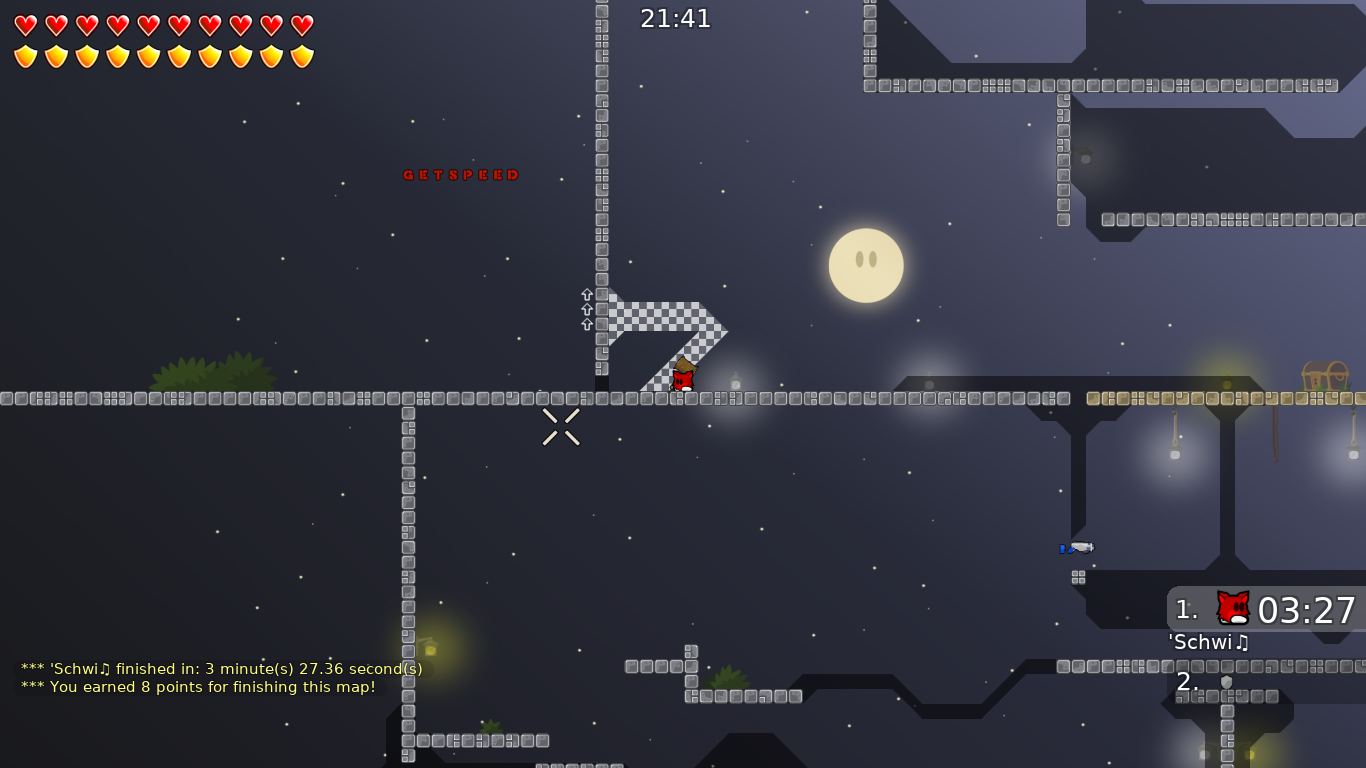Click the red tee character standing on the platform
The image size is (1366, 768).
[682, 378]
